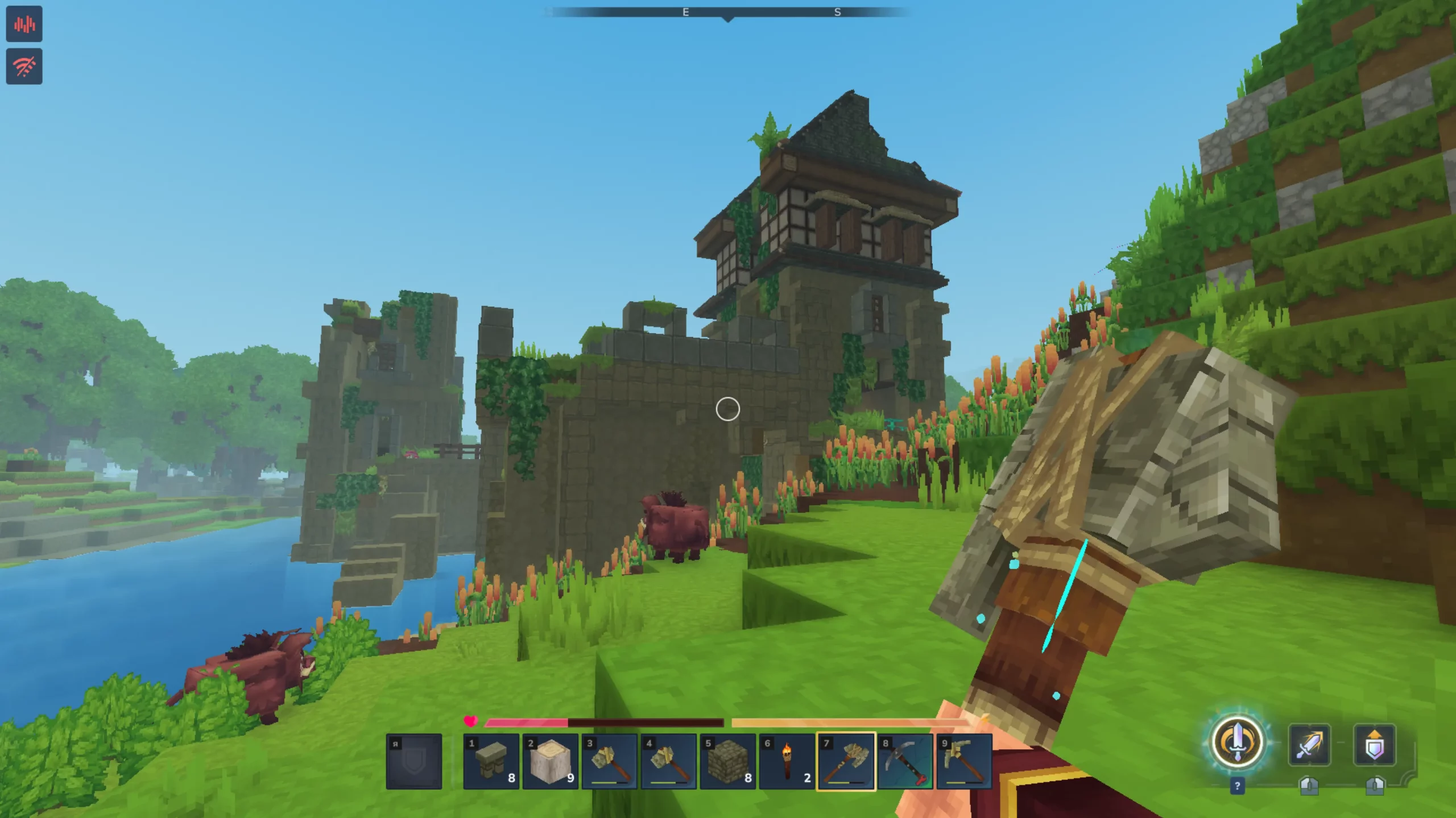This screenshot has width=1456, height=818.
Task: Equip the crude stone pickaxe in slot 9
Action: click(964, 761)
